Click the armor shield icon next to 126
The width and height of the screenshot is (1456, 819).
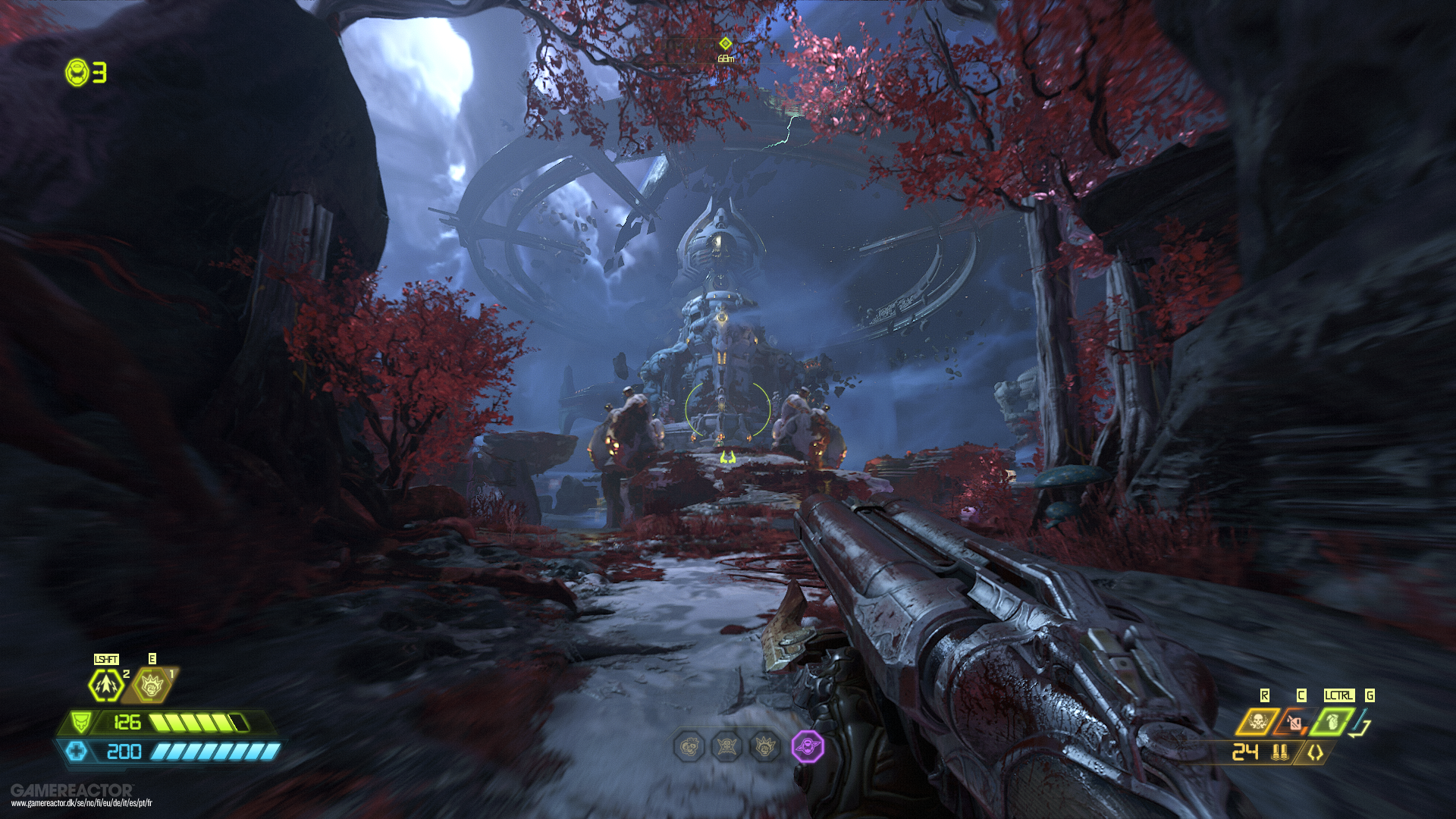pos(81,722)
